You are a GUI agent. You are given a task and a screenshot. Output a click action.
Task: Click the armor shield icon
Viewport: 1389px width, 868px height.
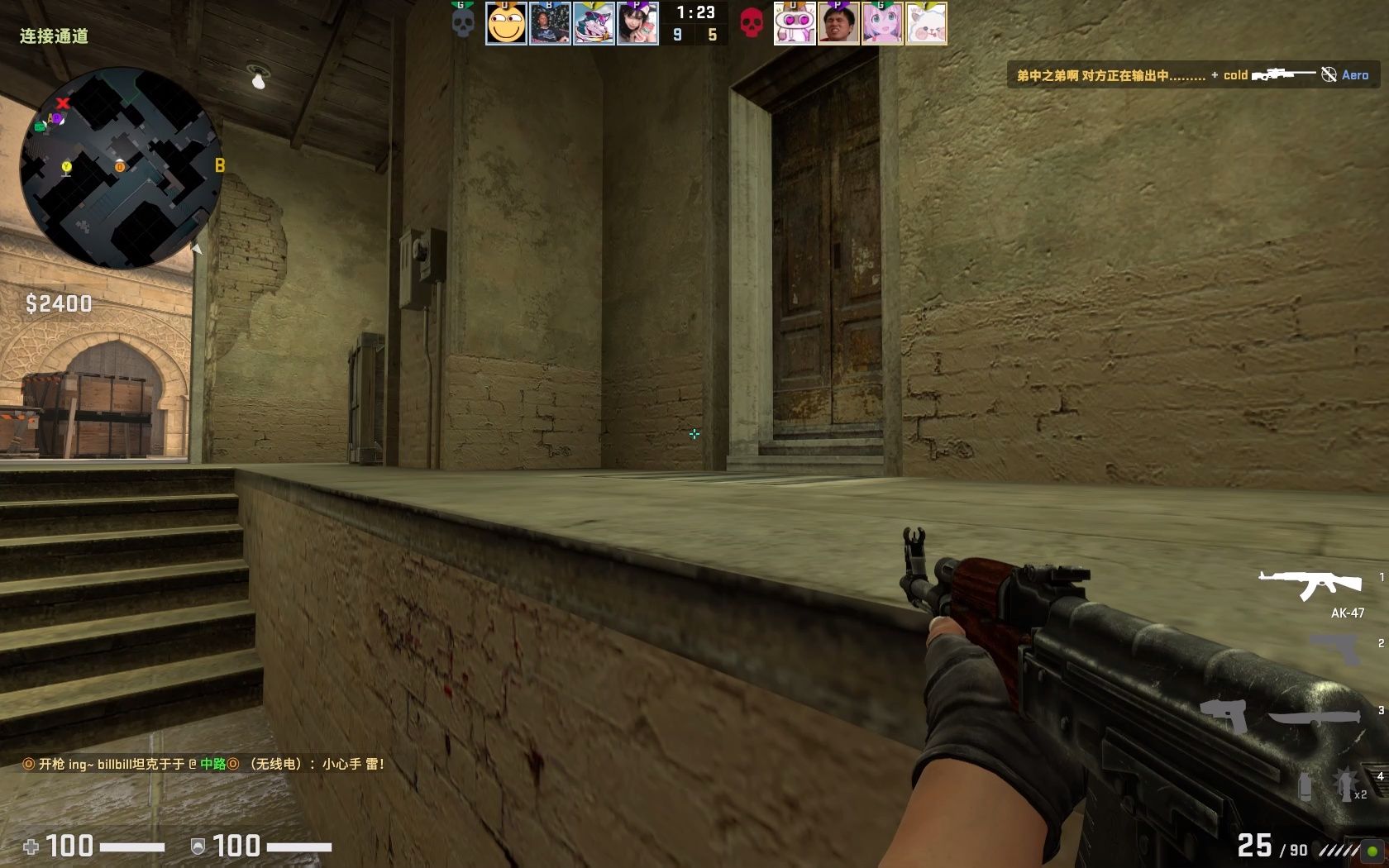click(x=197, y=847)
